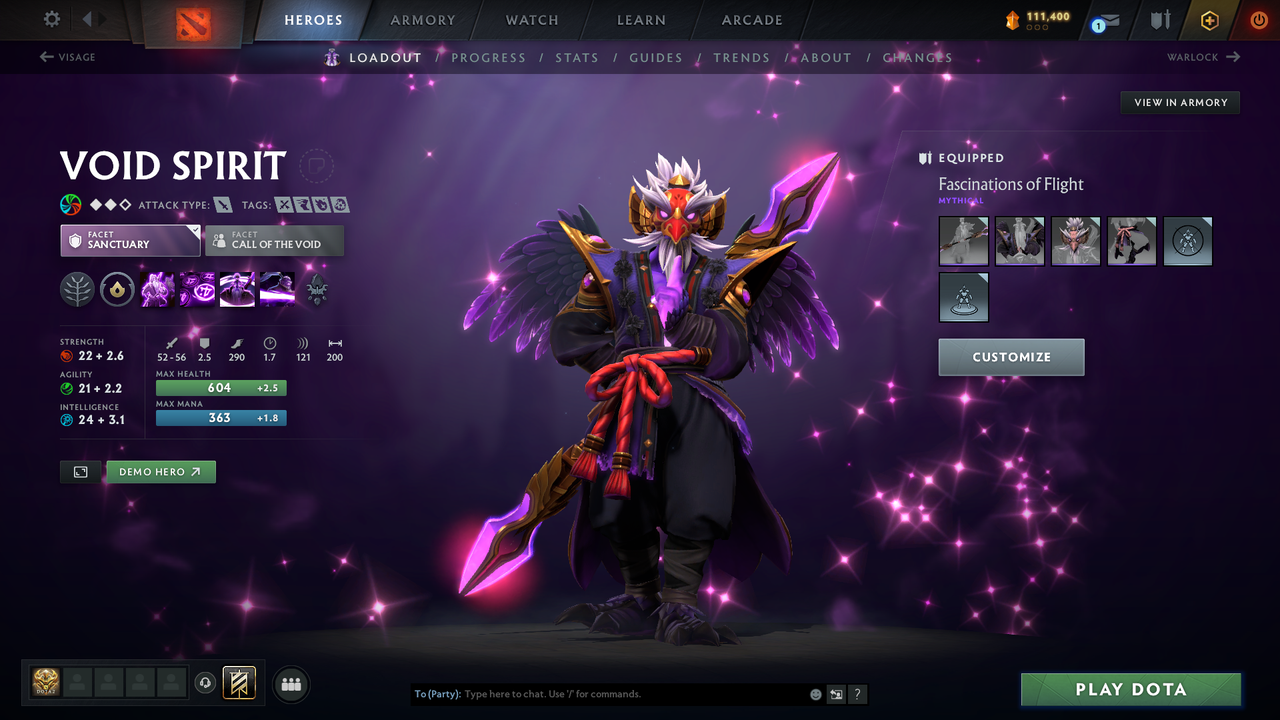Select the Astral Step ability icon
1280x720 pixels.
coord(277,290)
